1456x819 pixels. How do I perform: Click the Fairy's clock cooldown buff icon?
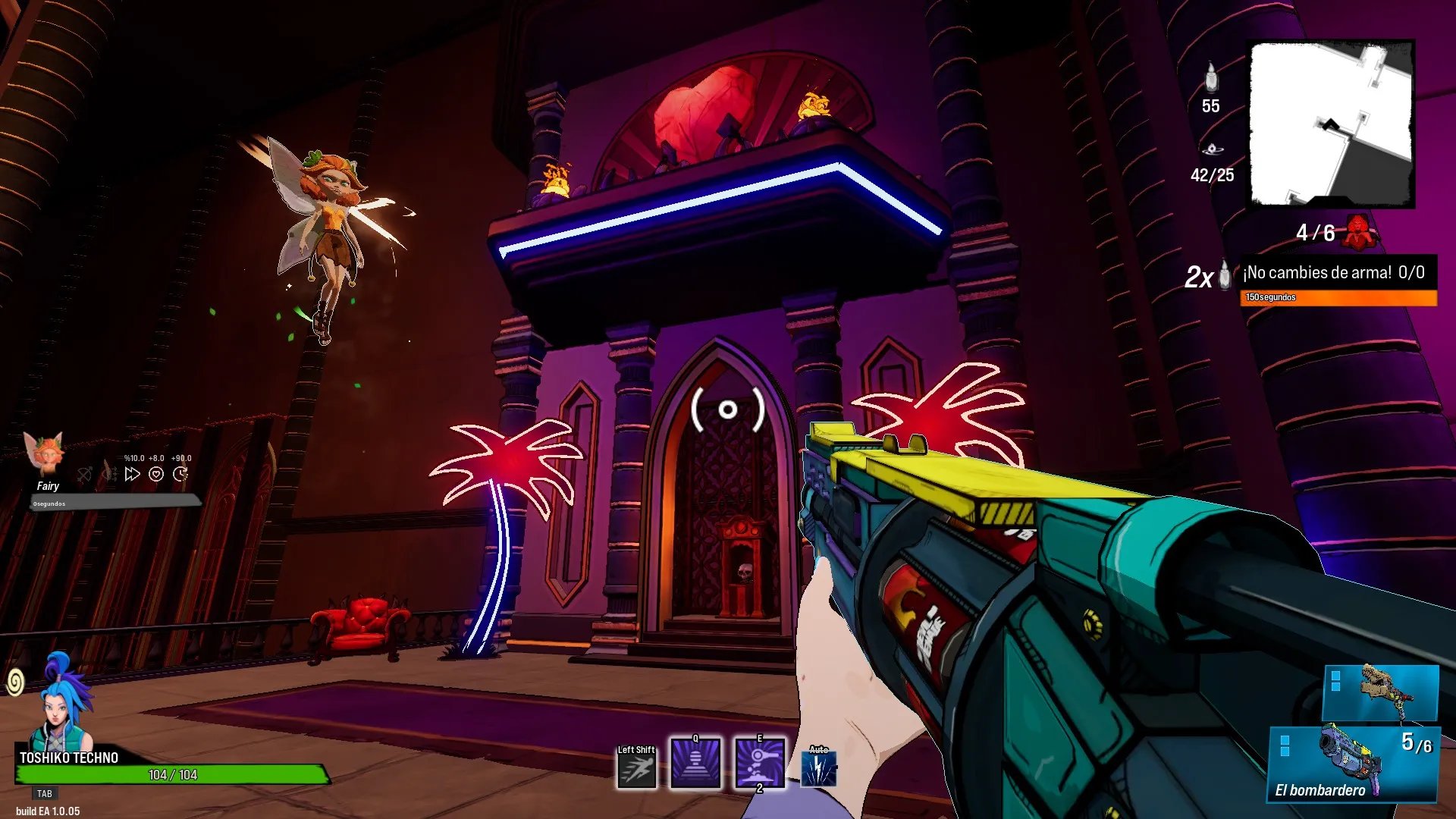[180, 474]
